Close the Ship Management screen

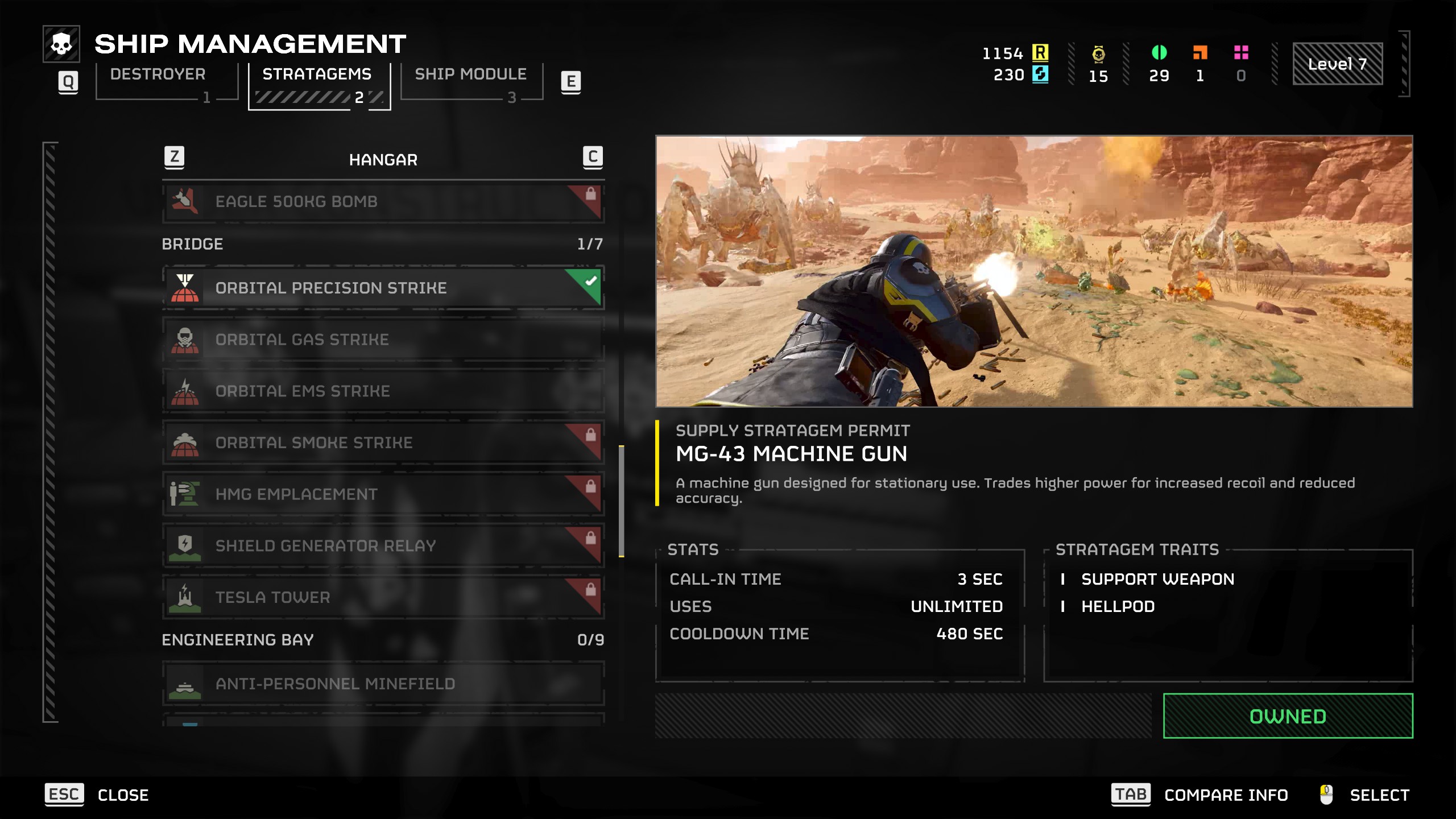coord(97,795)
